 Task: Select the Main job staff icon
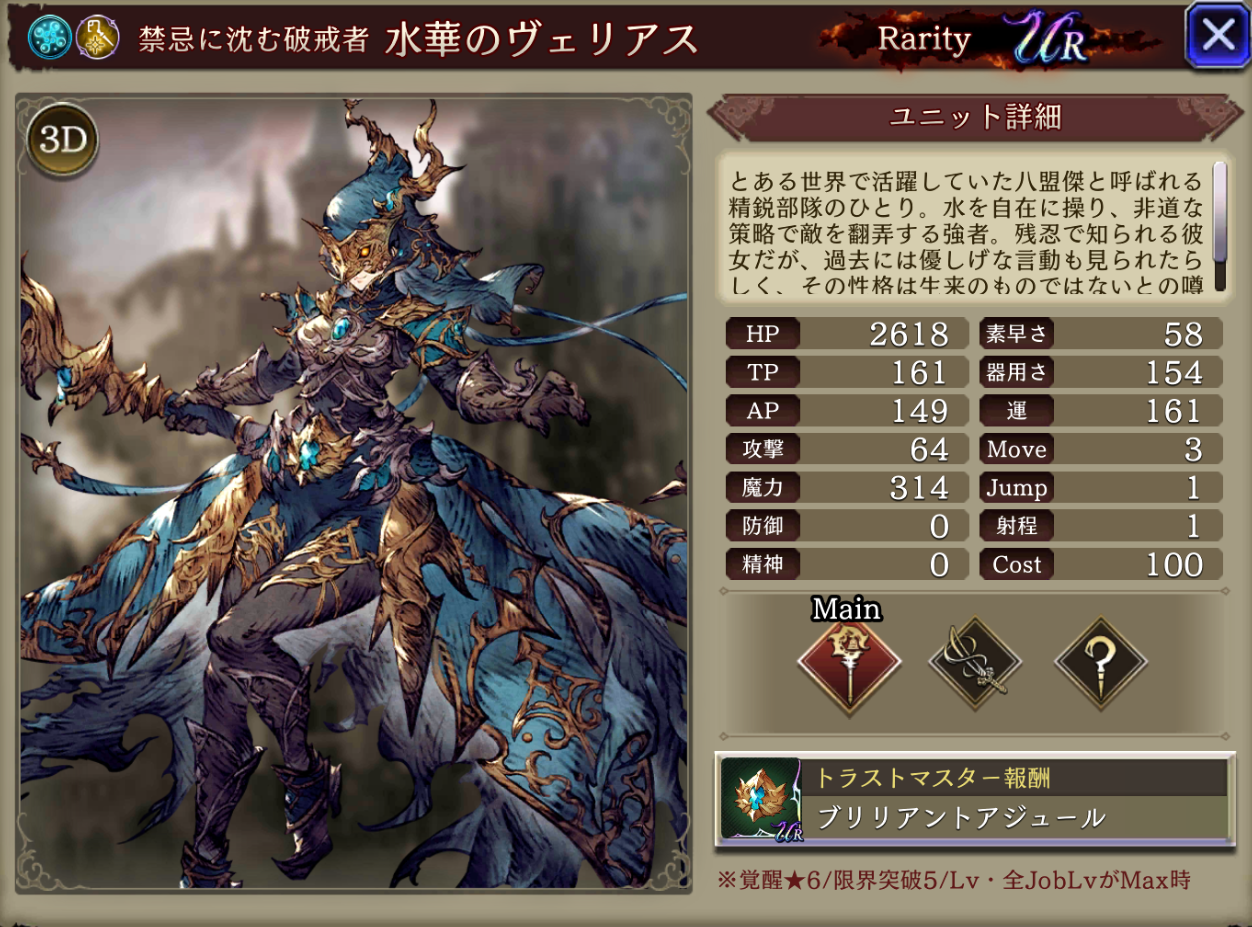tap(849, 664)
